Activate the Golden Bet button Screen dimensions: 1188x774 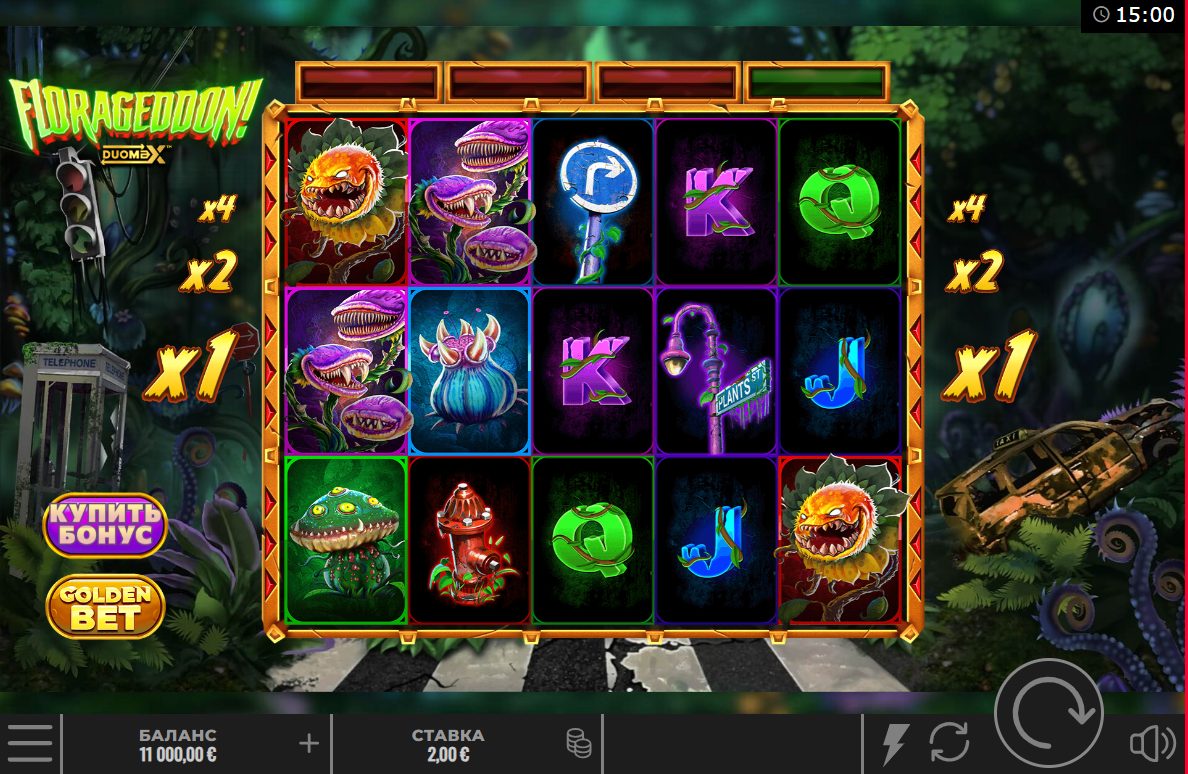[x=105, y=606]
